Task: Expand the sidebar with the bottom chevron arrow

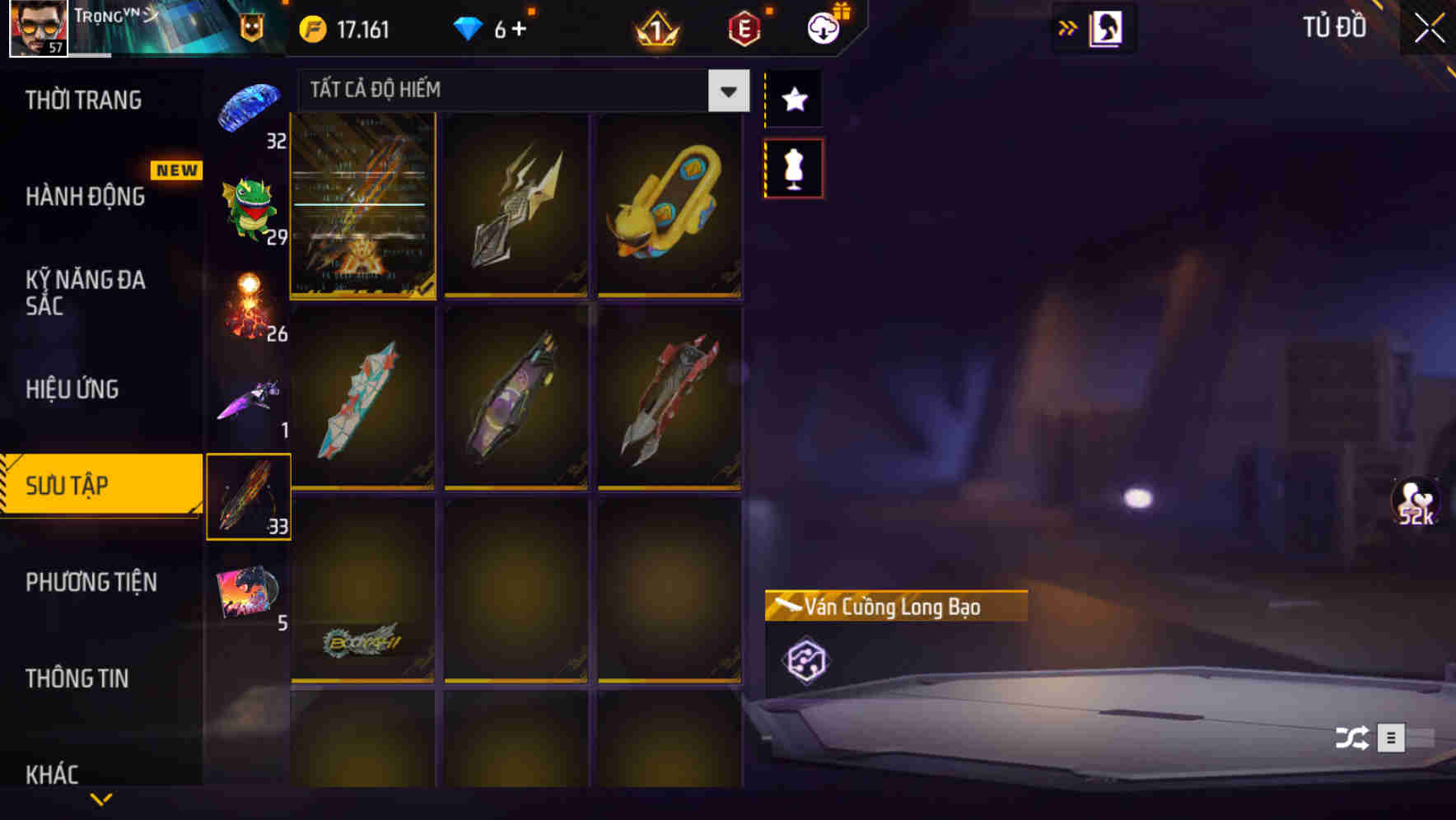Action: coord(101,797)
